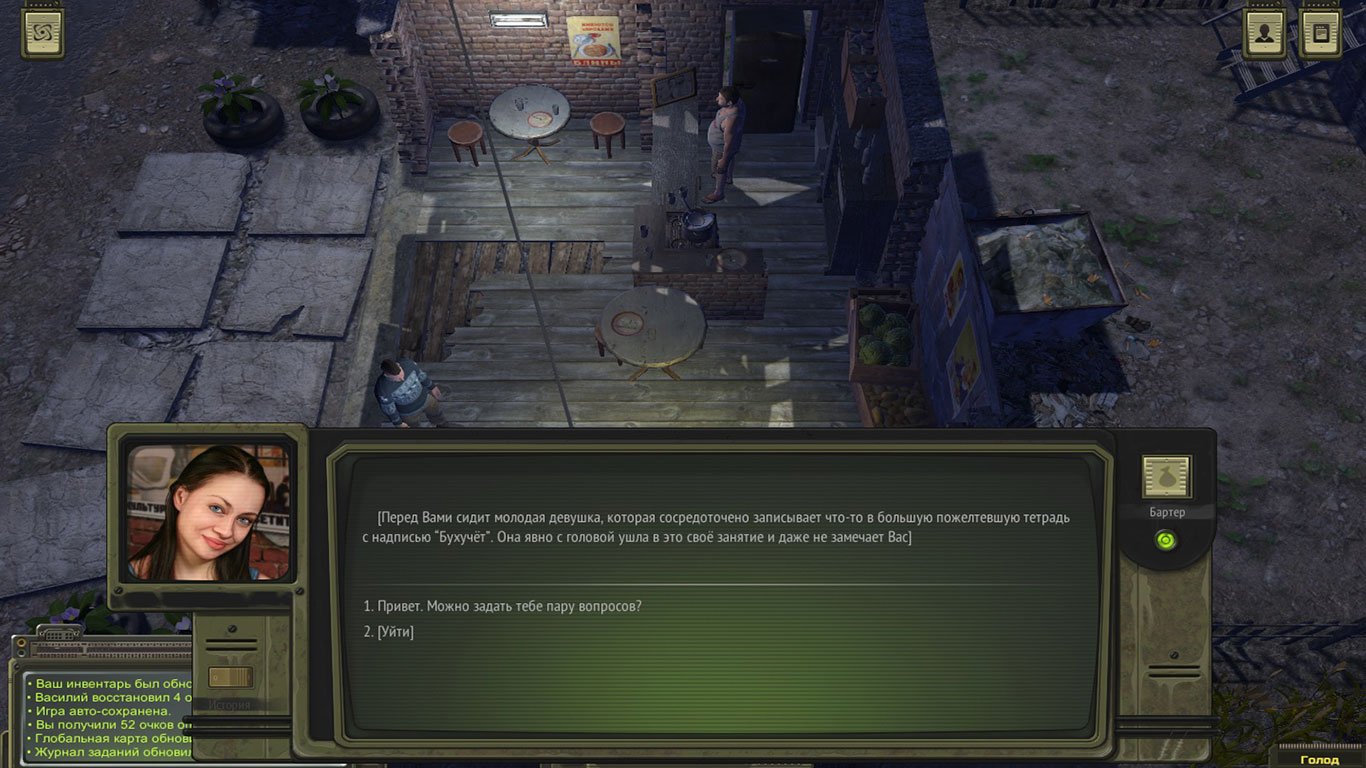1366x768 pixels.
Task: Open the character sheet silhouette icon
Action: [1264, 32]
